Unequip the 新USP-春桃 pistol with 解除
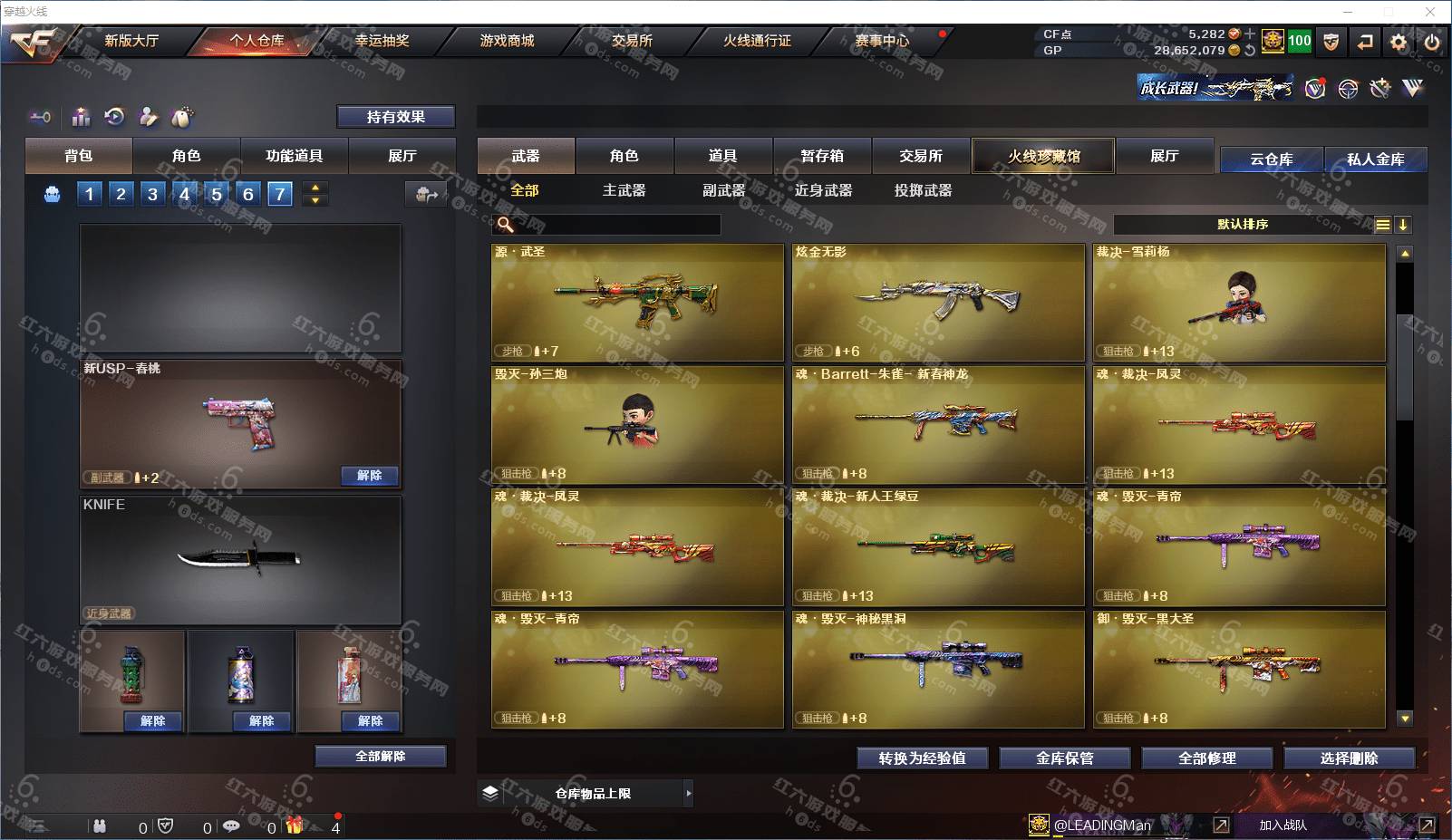Image resolution: width=1452 pixels, height=840 pixels. (x=369, y=476)
